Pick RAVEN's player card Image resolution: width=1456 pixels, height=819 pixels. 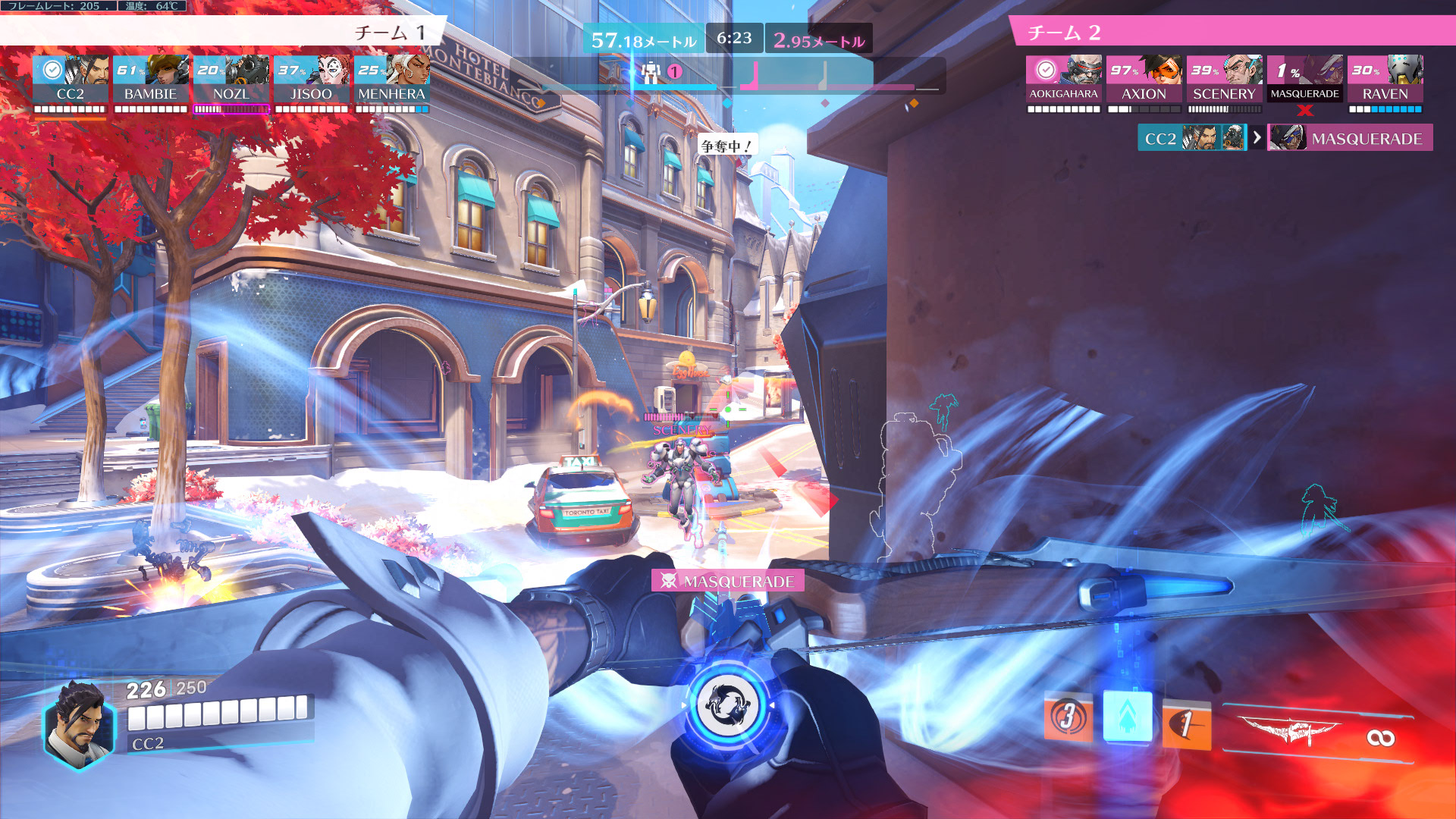click(x=1385, y=79)
